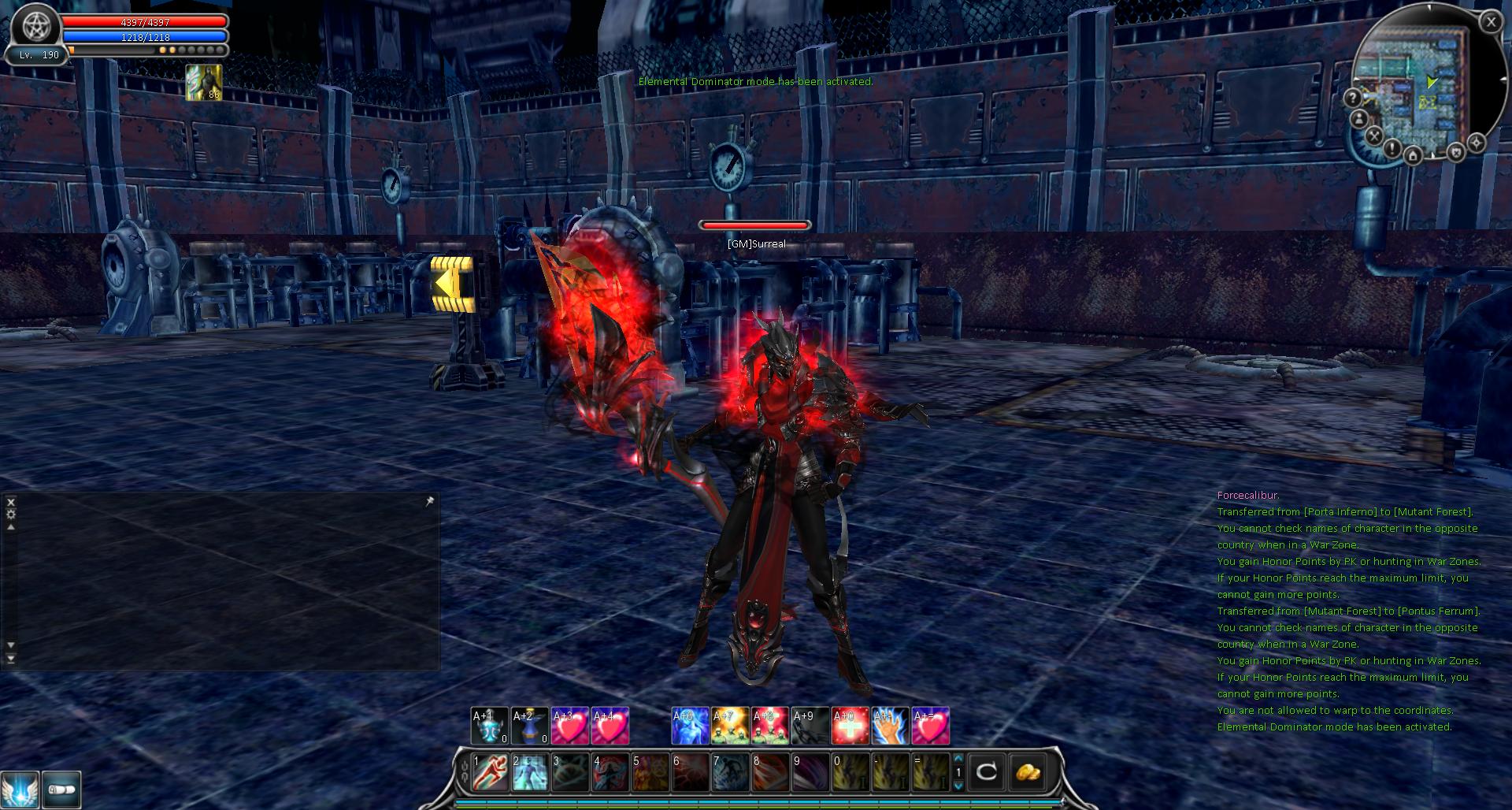
Task: Use the Dash skill in hotbar slot 1
Action: (x=488, y=772)
